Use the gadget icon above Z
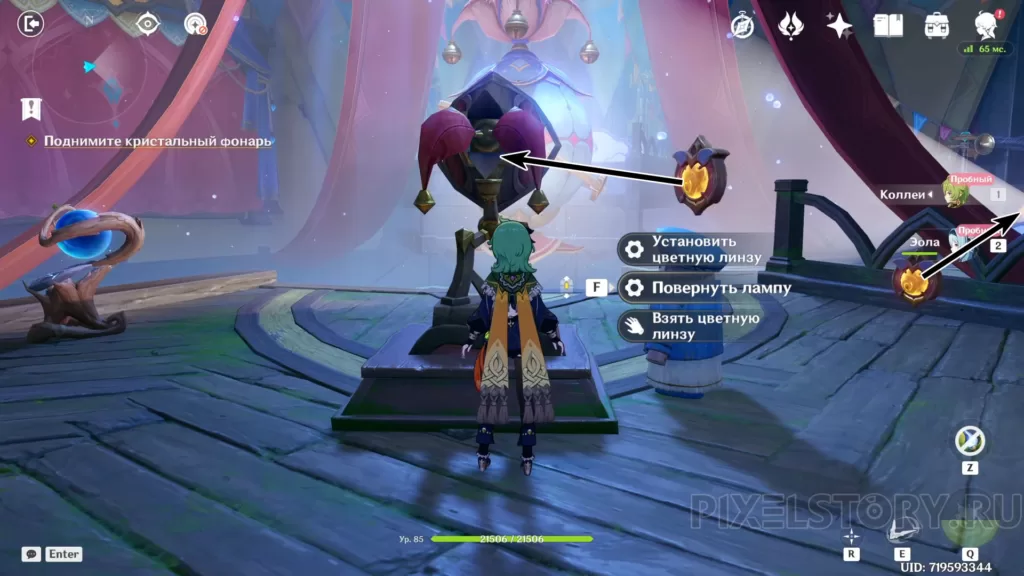The height and width of the screenshot is (576, 1024). (968, 439)
